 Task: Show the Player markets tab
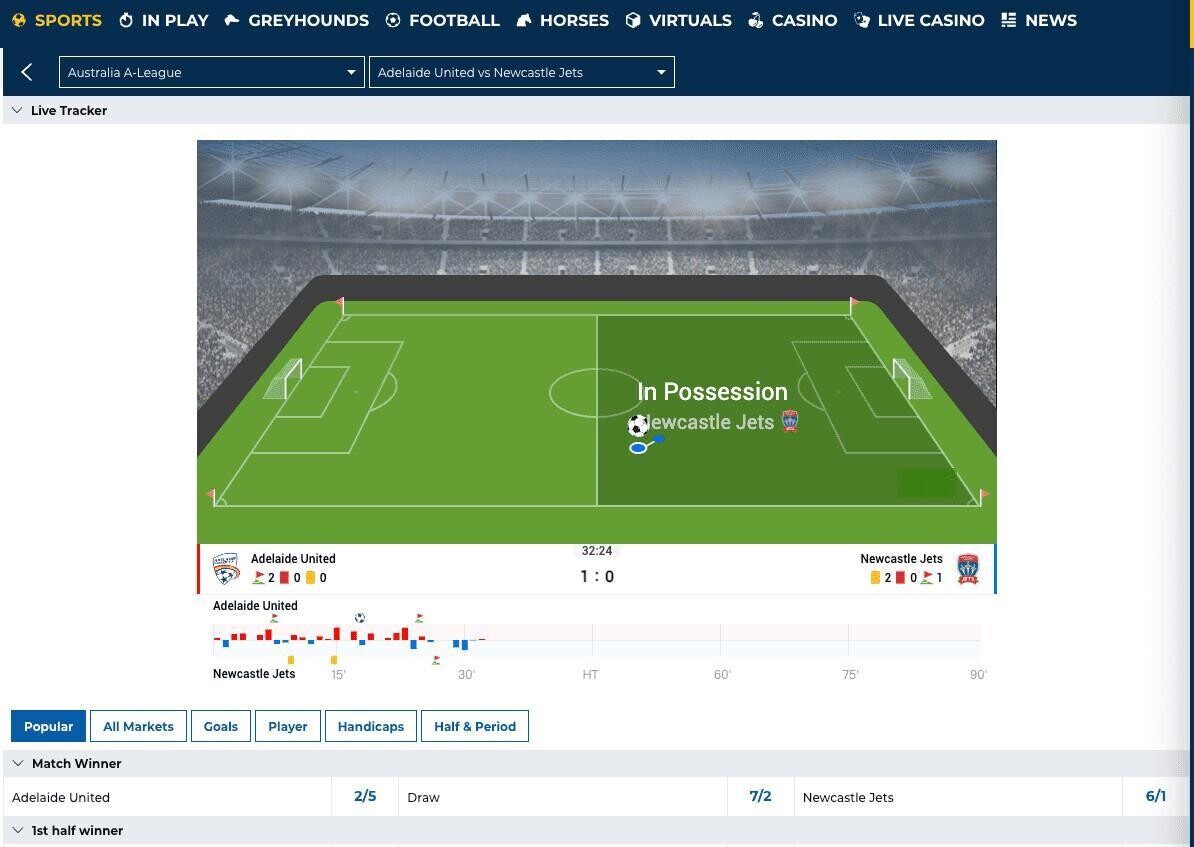[x=288, y=726]
